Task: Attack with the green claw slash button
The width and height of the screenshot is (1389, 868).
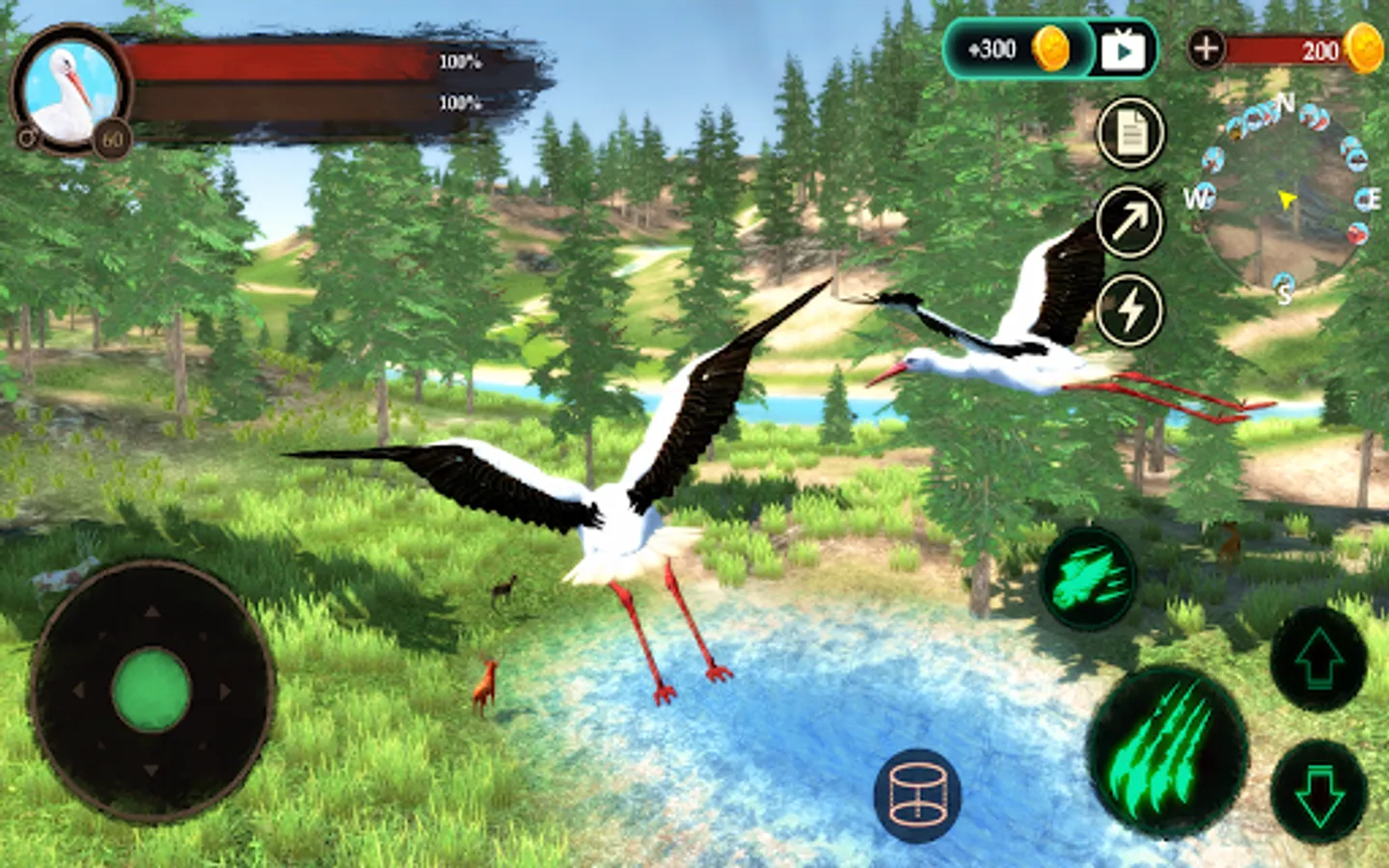Action: pos(1165,750)
